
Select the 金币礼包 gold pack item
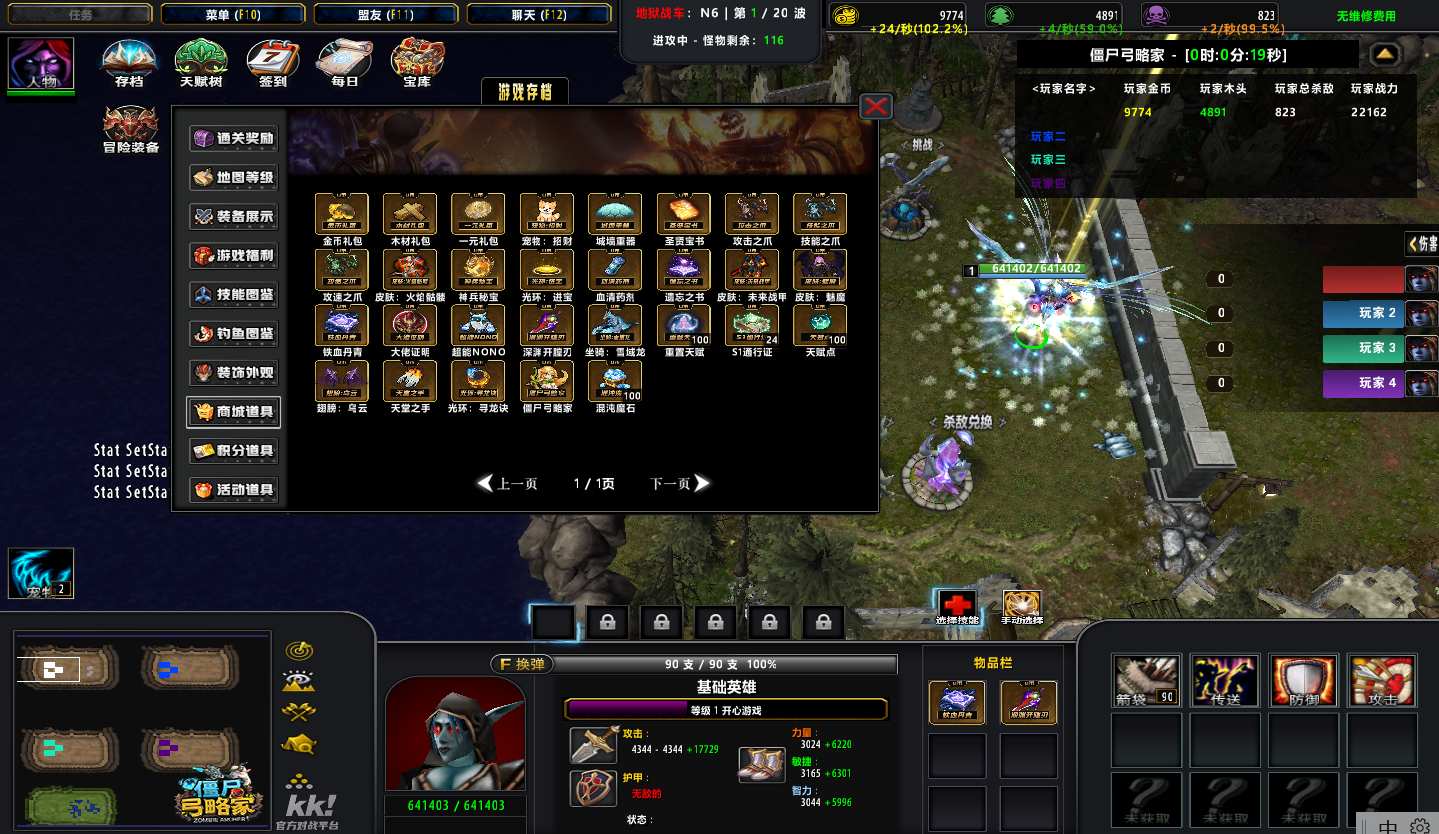[342, 214]
